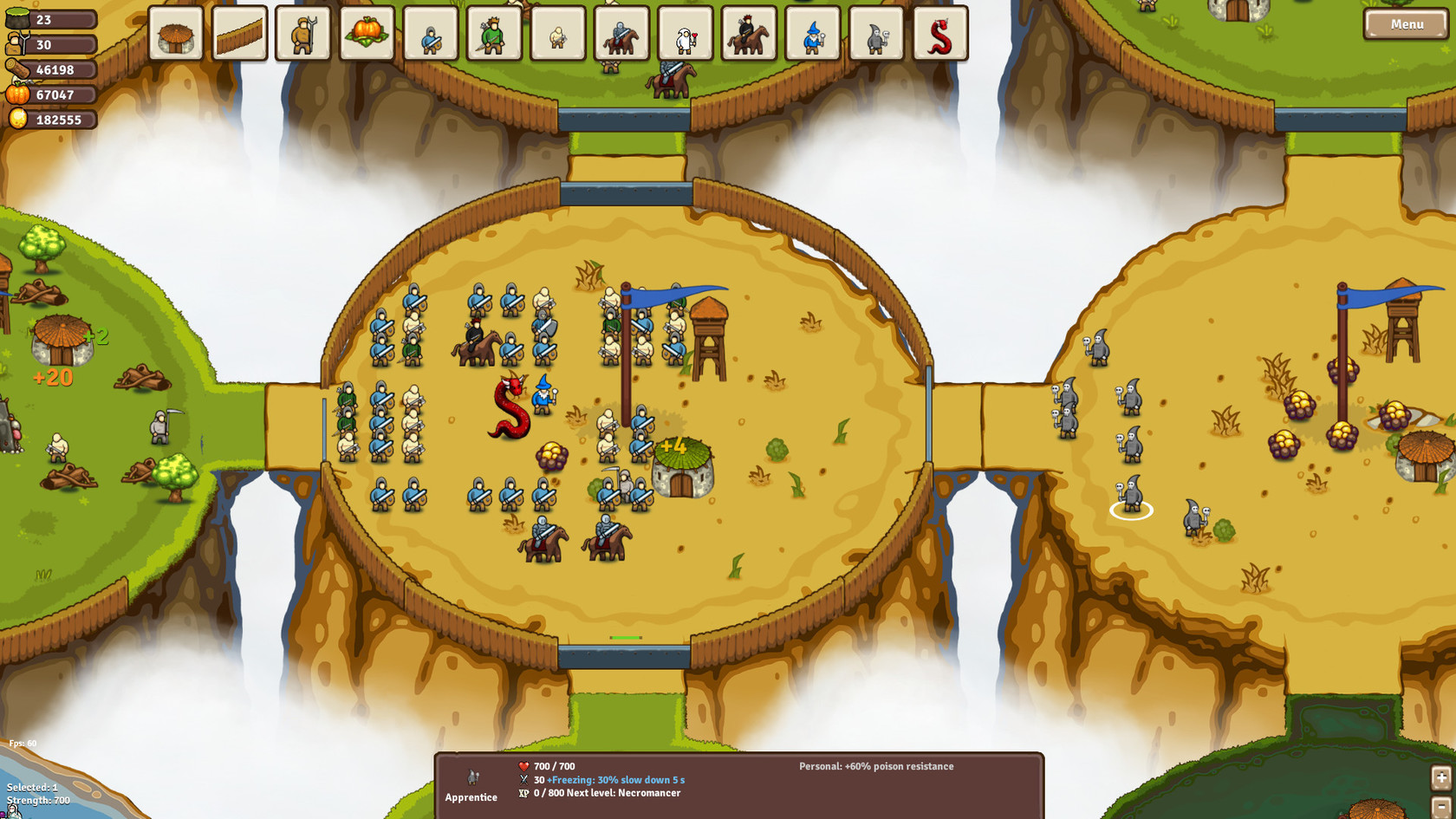Screen dimensions: 1456x819
Task: Select the black-hooded horse rider icon
Action: pyautogui.click(x=747, y=36)
